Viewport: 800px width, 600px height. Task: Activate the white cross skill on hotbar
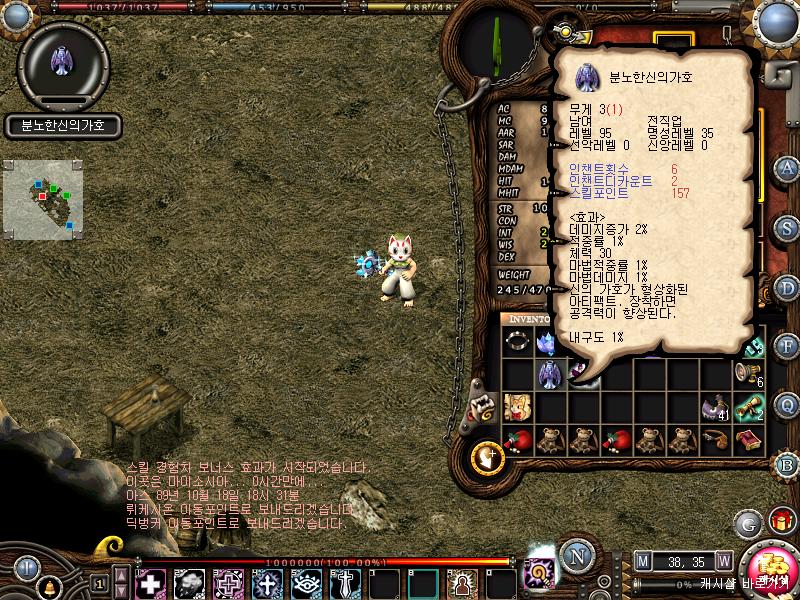coord(150,582)
